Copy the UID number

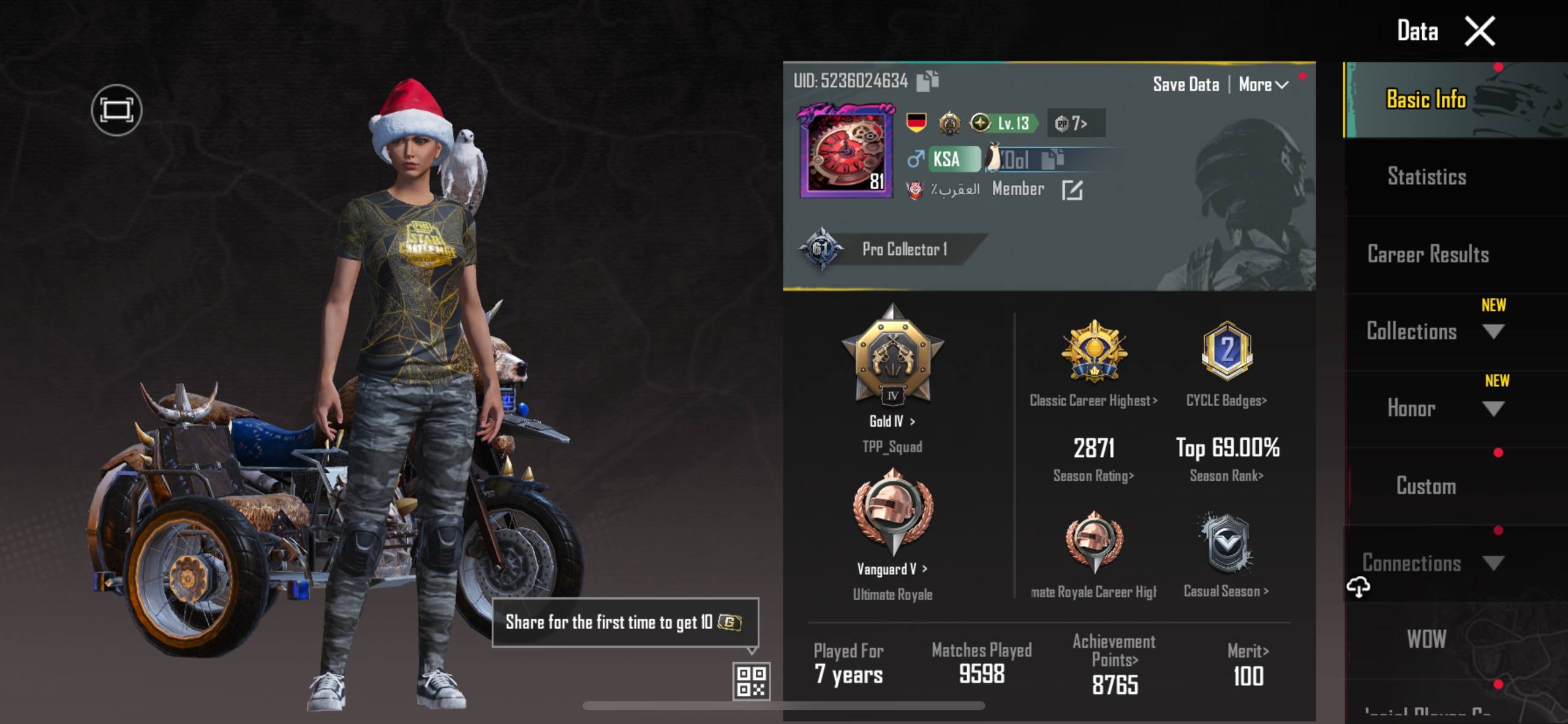(x=927, y=81)
